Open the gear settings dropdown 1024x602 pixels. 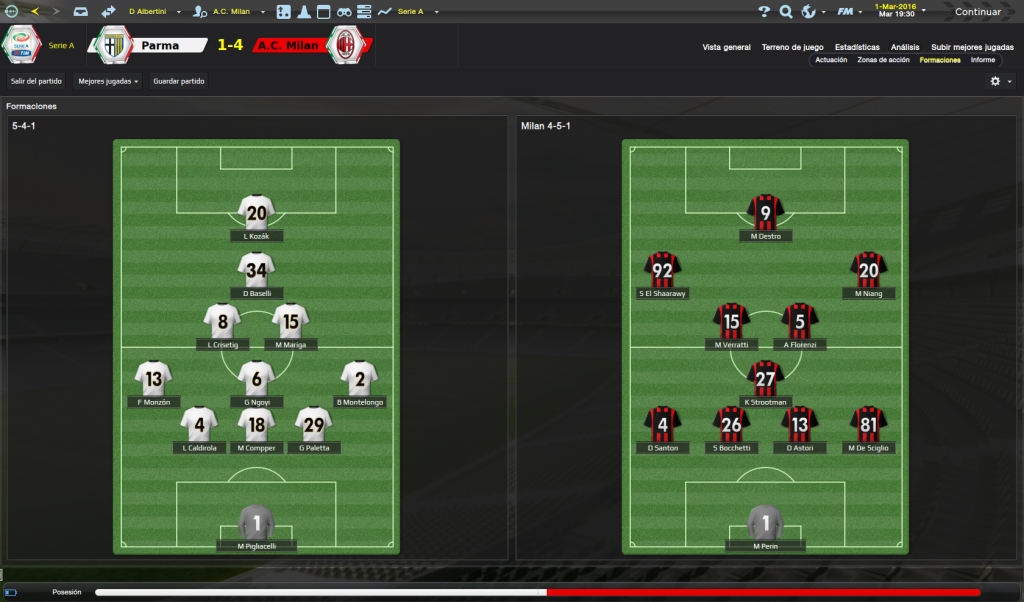point(1000,81)
